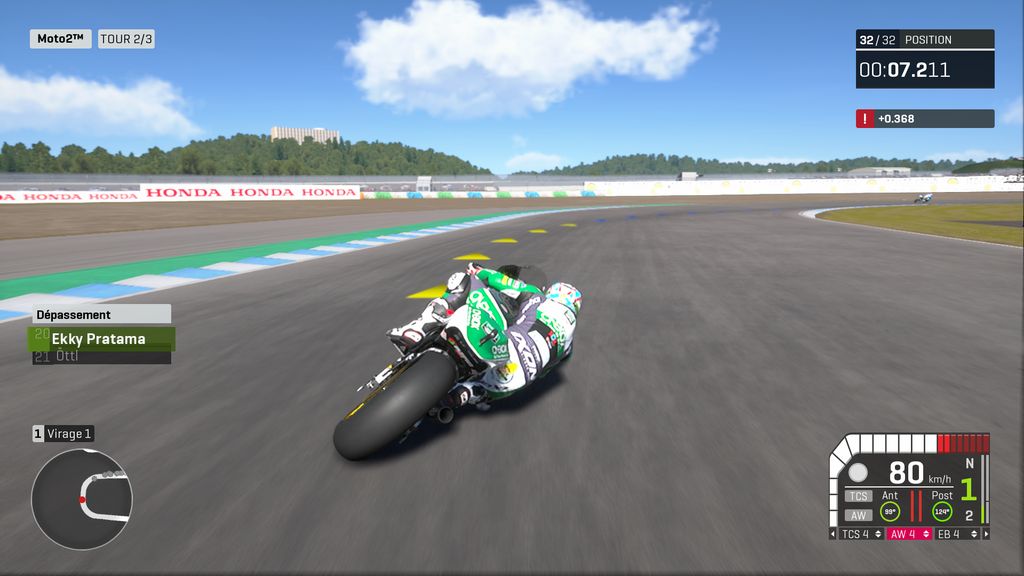This screenshot has height=576, width=1024.
Task: Click the TCS indicator on the dashboard
Action: point(858,496)
